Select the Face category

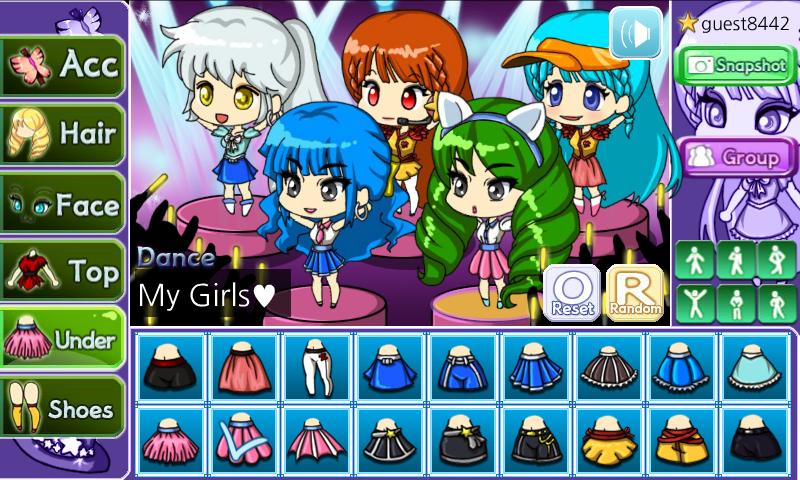tap(63, 204)
